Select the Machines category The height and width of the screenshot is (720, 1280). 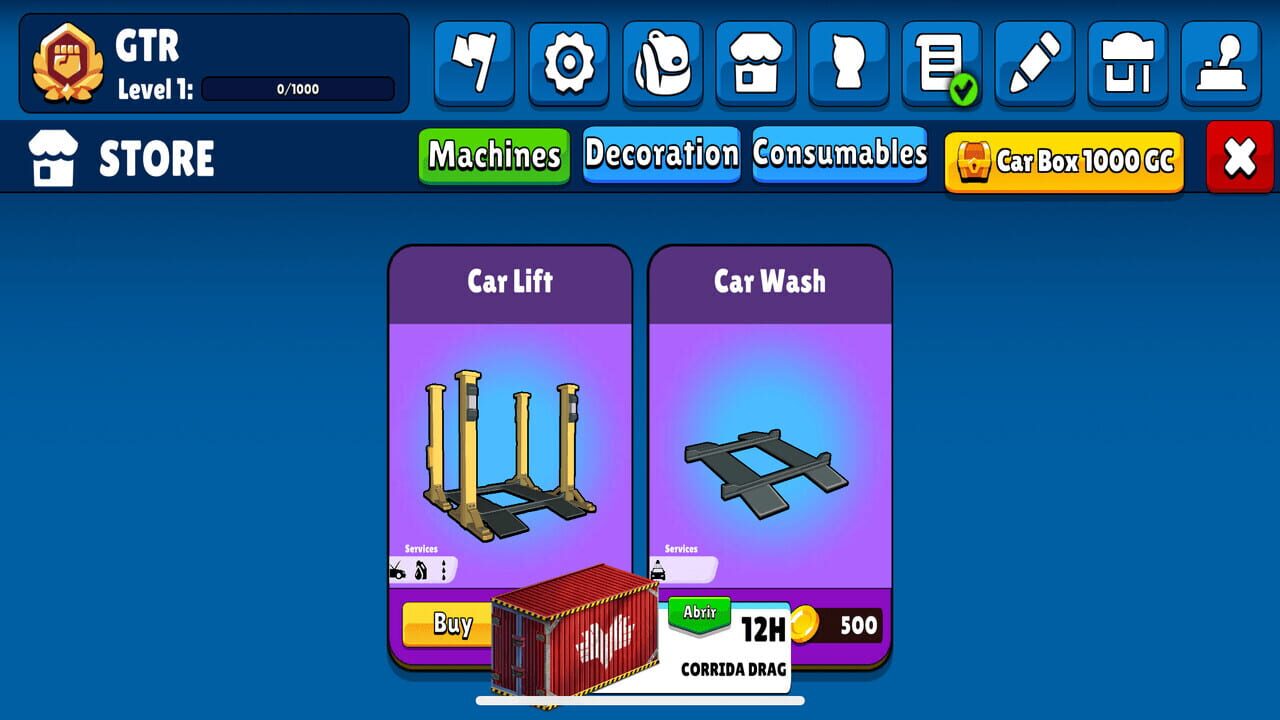pyautogui.click(x=493, y=156)
